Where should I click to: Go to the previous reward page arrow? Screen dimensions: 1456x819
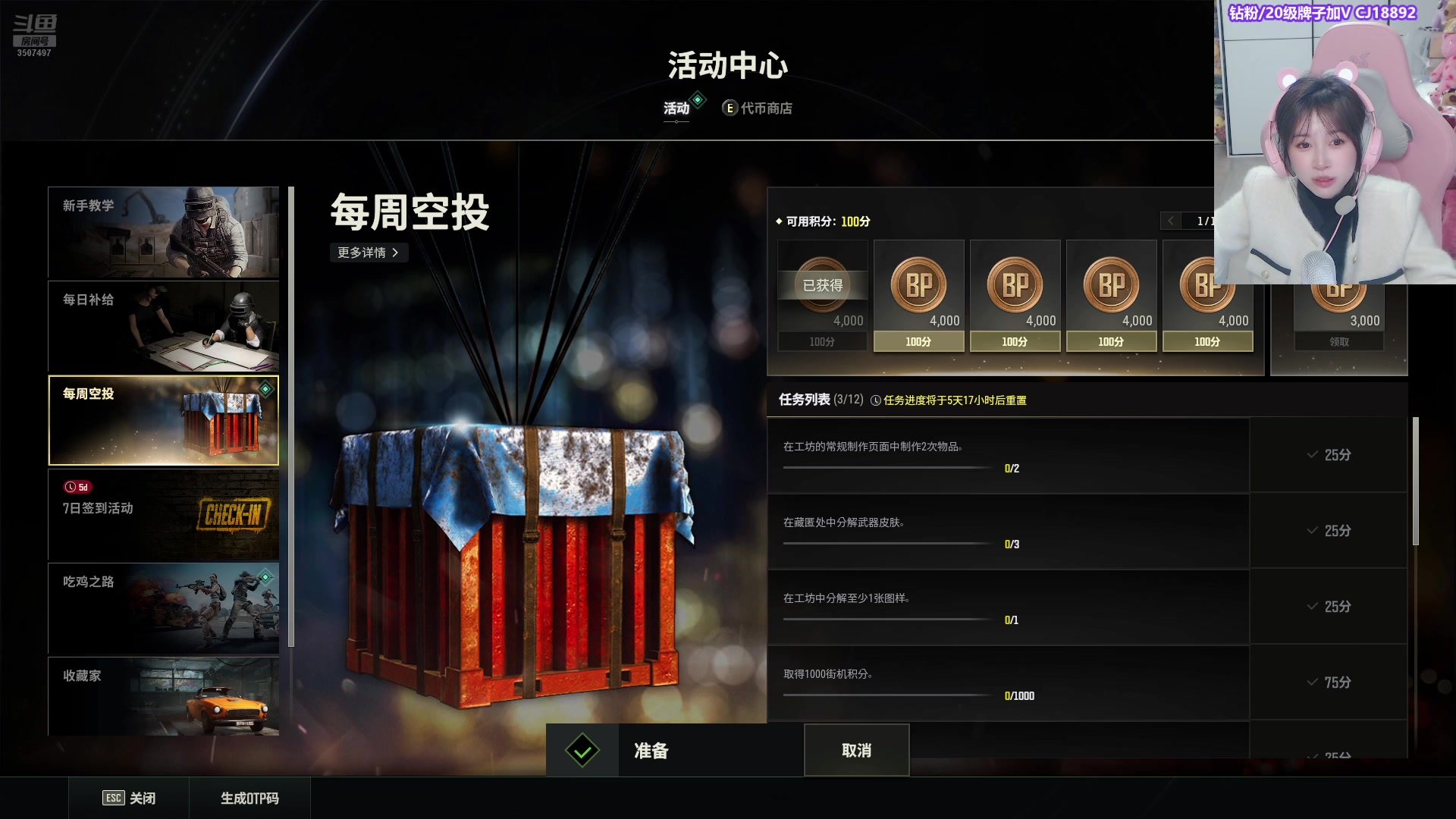(1171, 221)
